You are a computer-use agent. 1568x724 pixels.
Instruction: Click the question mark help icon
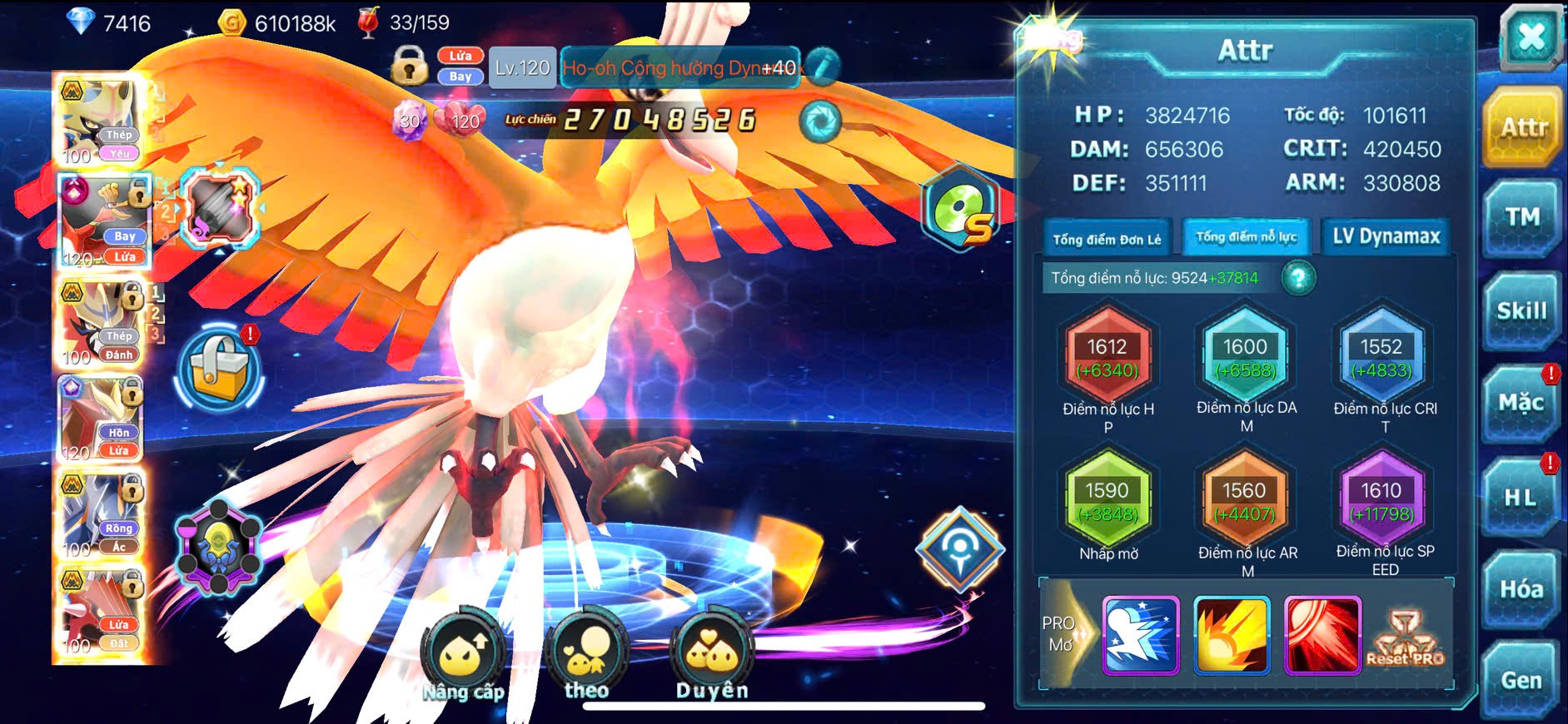(1298, 278)
